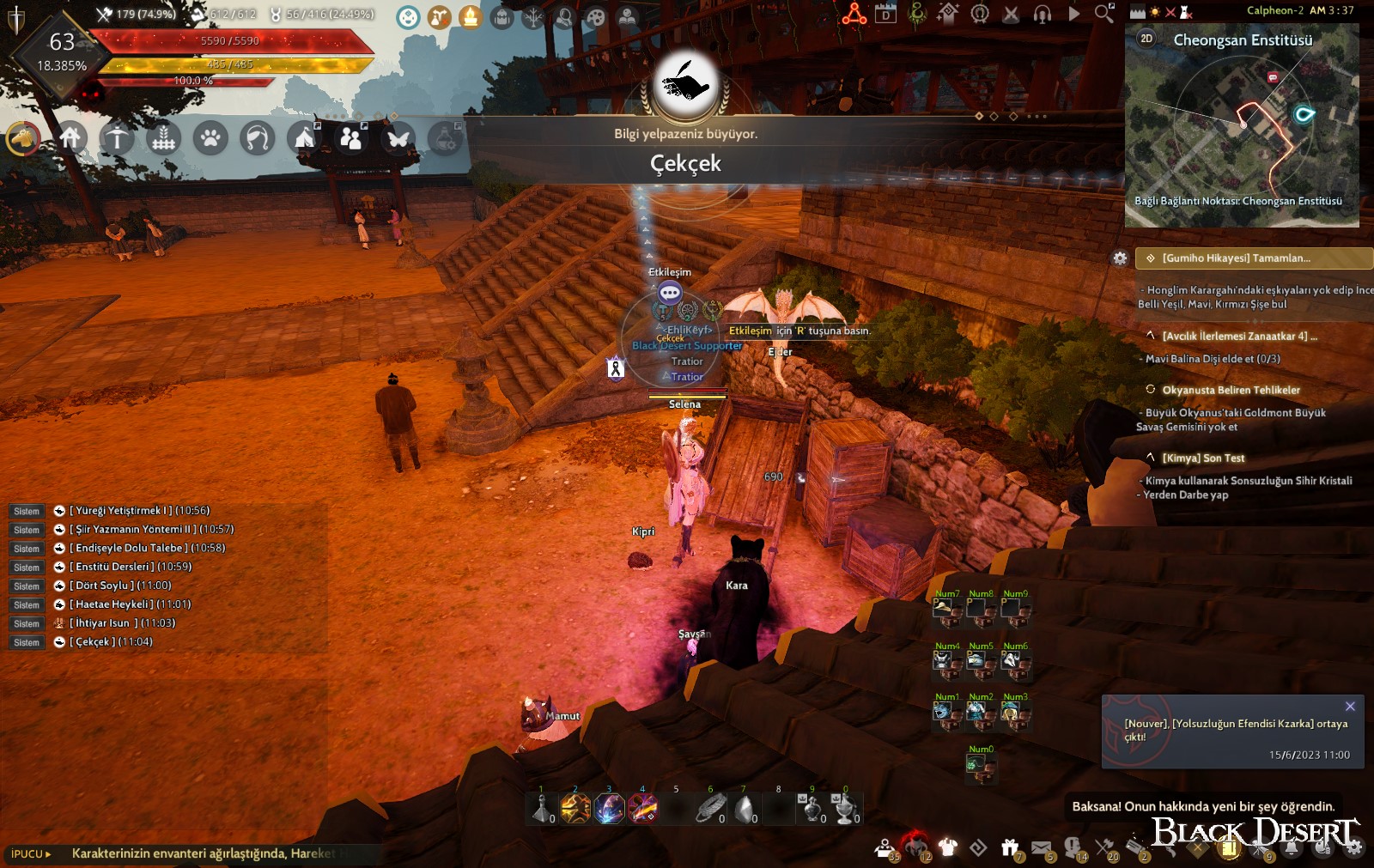This screenshot has width=1374, height=868.
Task: Toggle the candle event icon in the top bar
Action: click(x=471, y=15)
